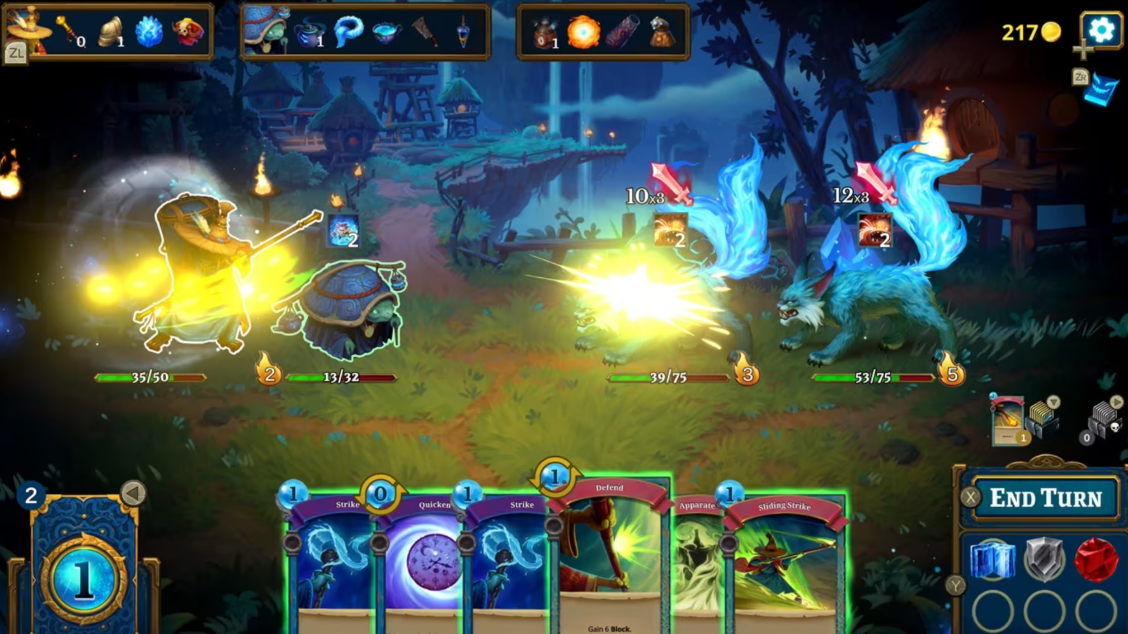Inspect the blue swirl relic icon
The image size is (1128, 634).
tap(349, 32)
